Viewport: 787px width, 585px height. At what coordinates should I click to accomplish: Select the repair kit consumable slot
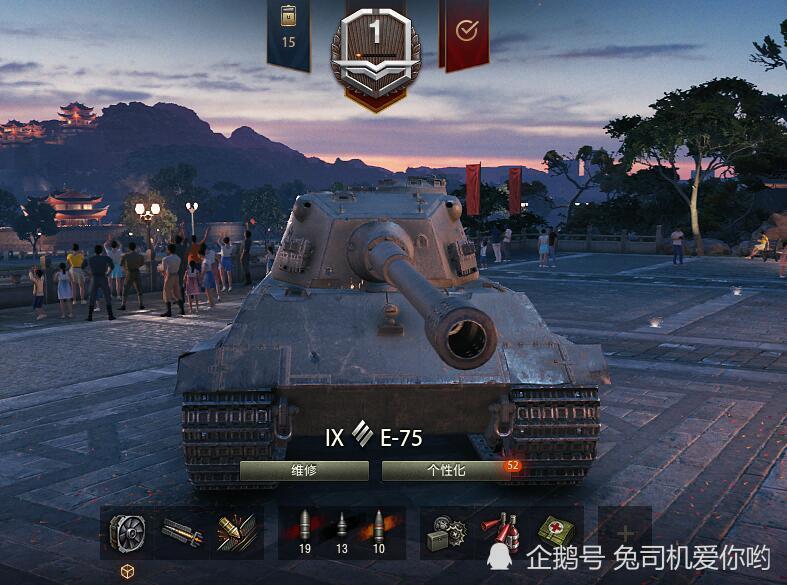pos(444,532)
